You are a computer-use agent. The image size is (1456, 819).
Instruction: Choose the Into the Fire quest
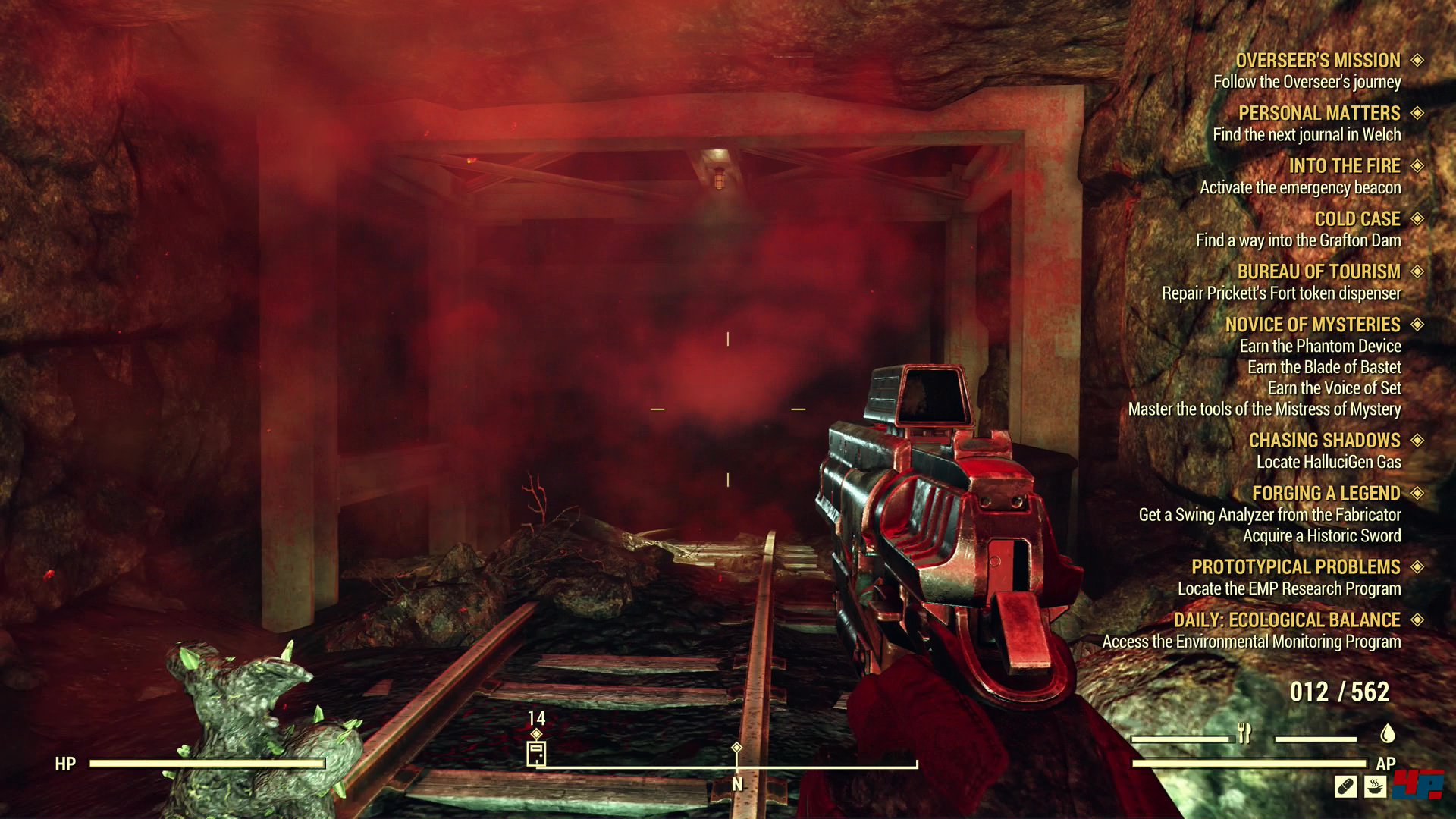coord(1344,166)
